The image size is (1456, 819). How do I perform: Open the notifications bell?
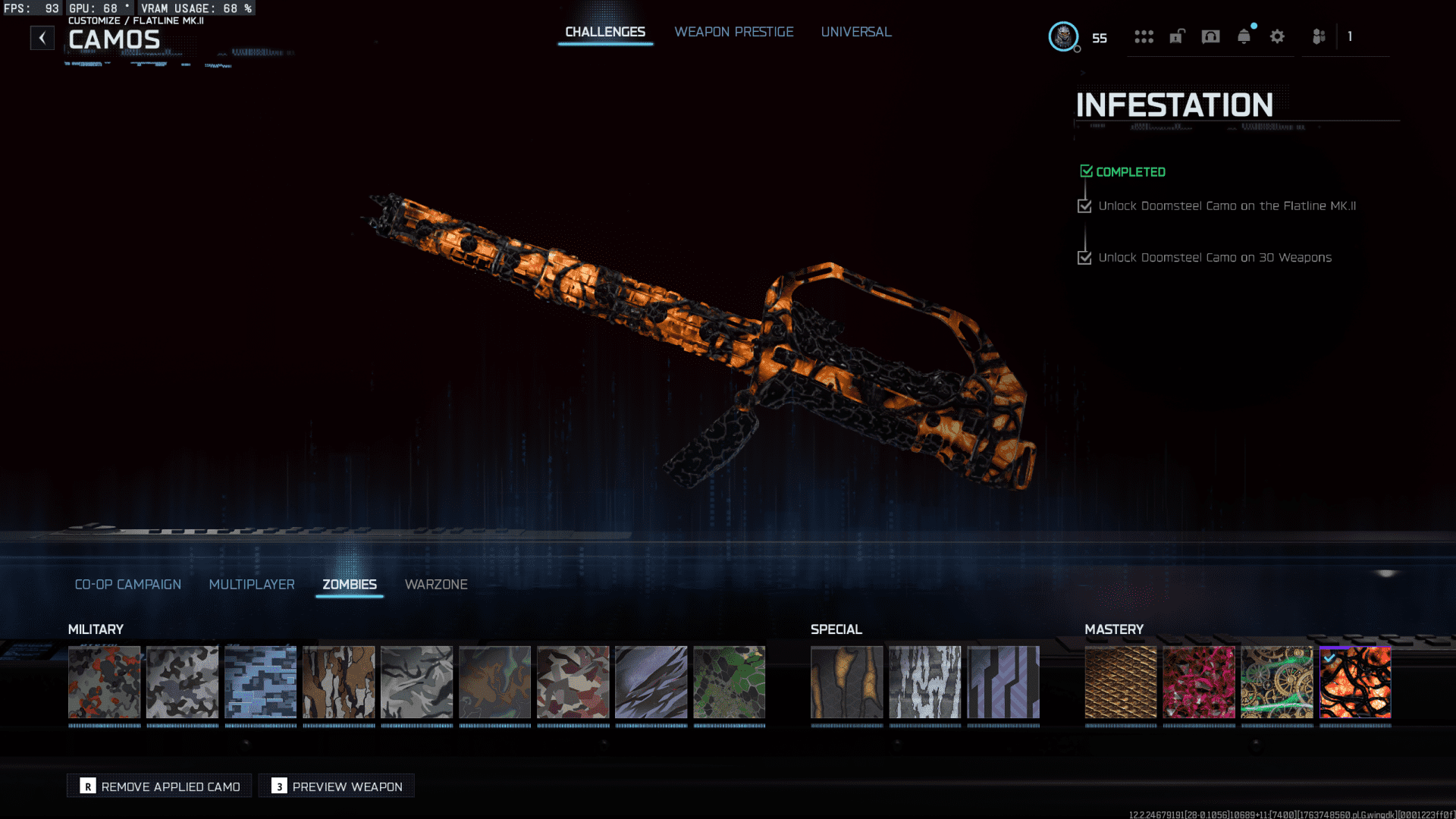(x=1244, y=36)
